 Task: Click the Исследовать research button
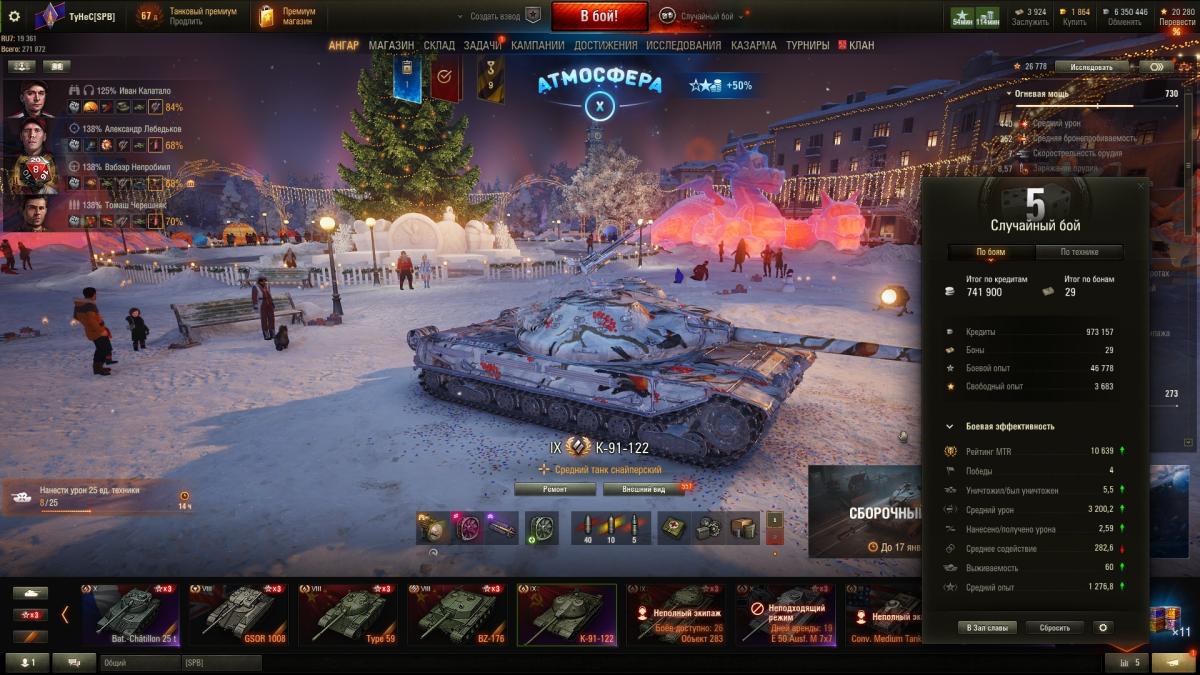1091,67
